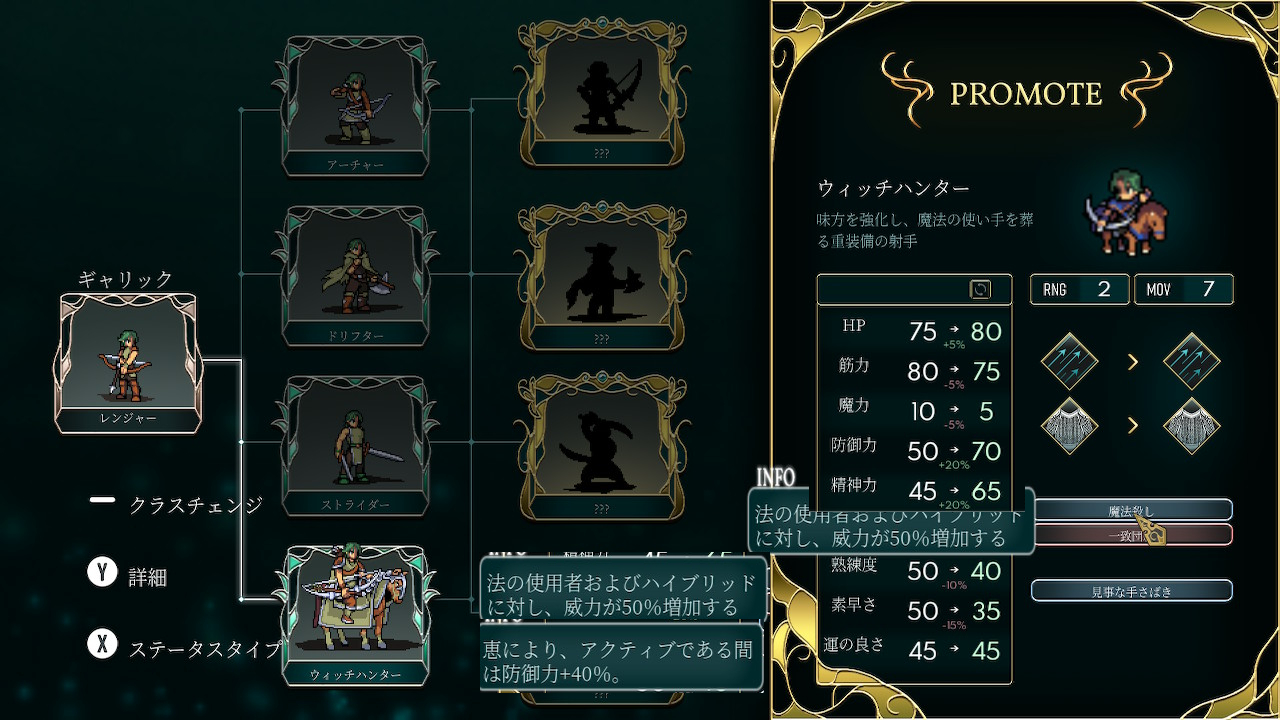Inspect the promoted arrows weapon icon
Viewport: 1280px width, 720px height.
click(1192, 361)
